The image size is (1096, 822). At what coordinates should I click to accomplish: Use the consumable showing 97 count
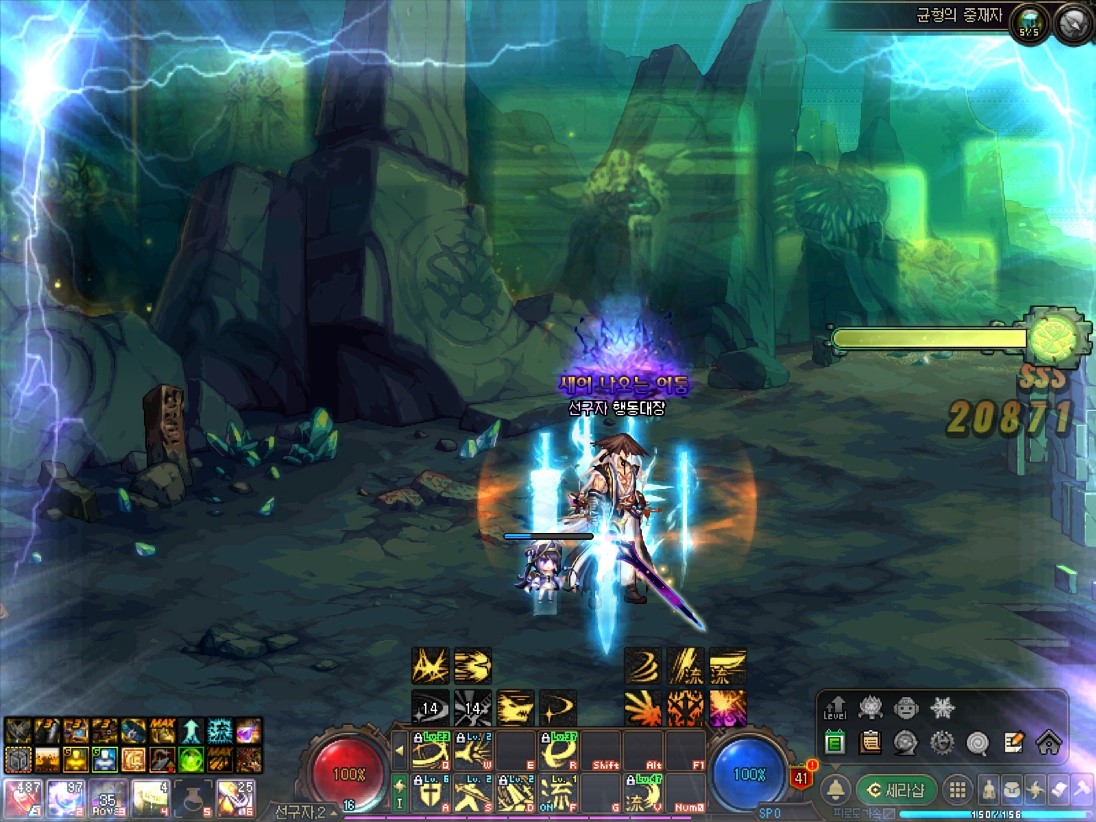point(63,798)
